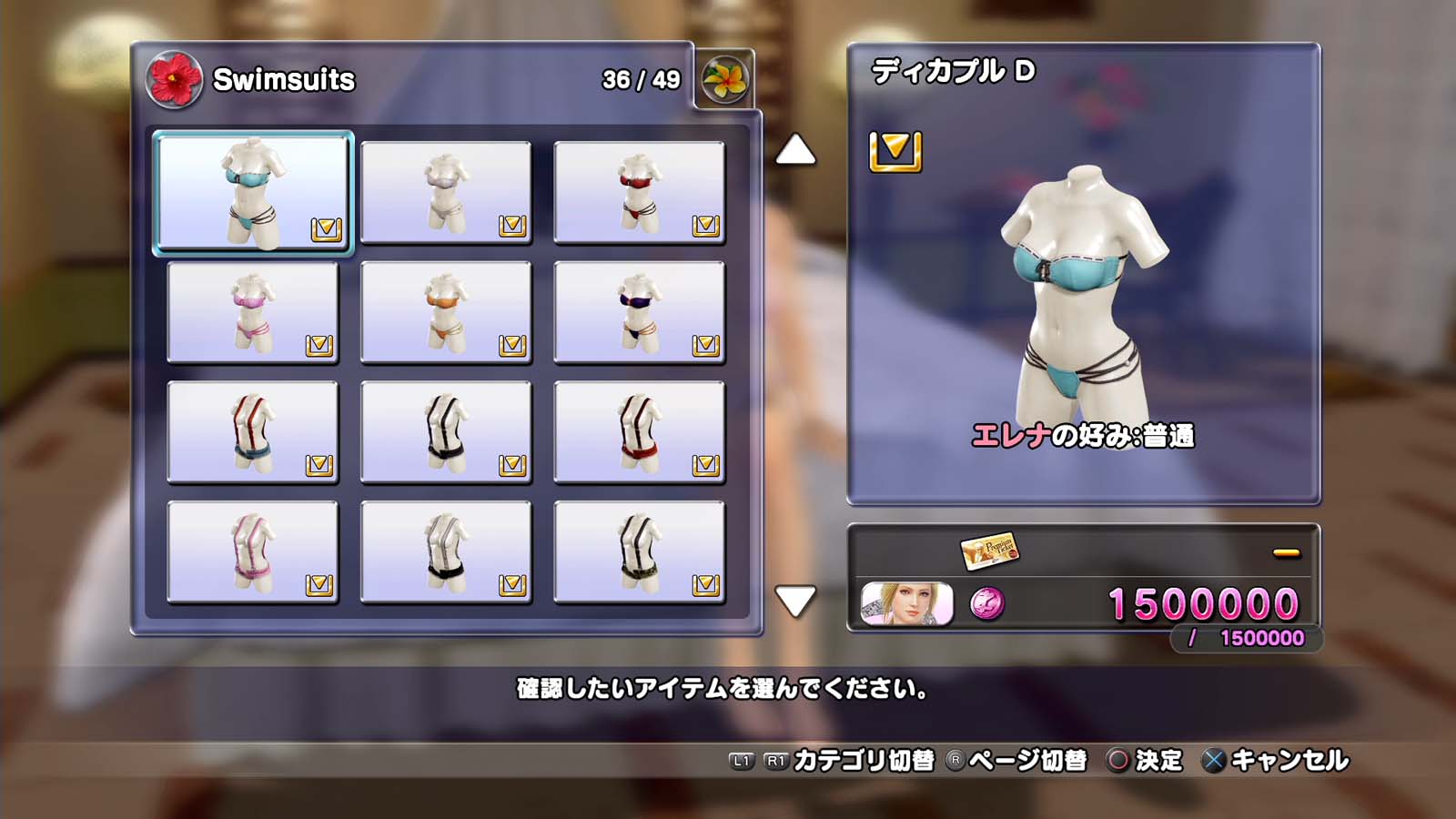Viewport: 1456px width, 819px height.
Task: Select the dark purple bikini swimsuit
Action: [x=639, y=312]
